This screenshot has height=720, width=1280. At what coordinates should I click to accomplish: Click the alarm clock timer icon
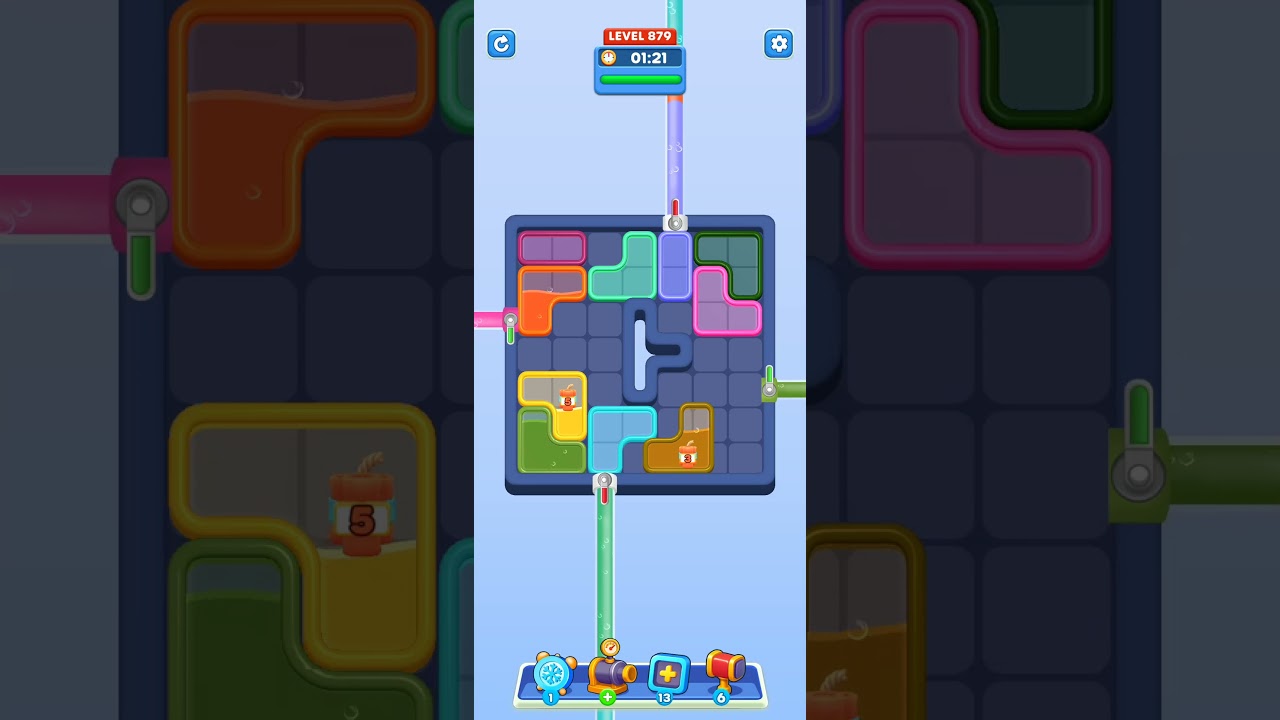608,58
